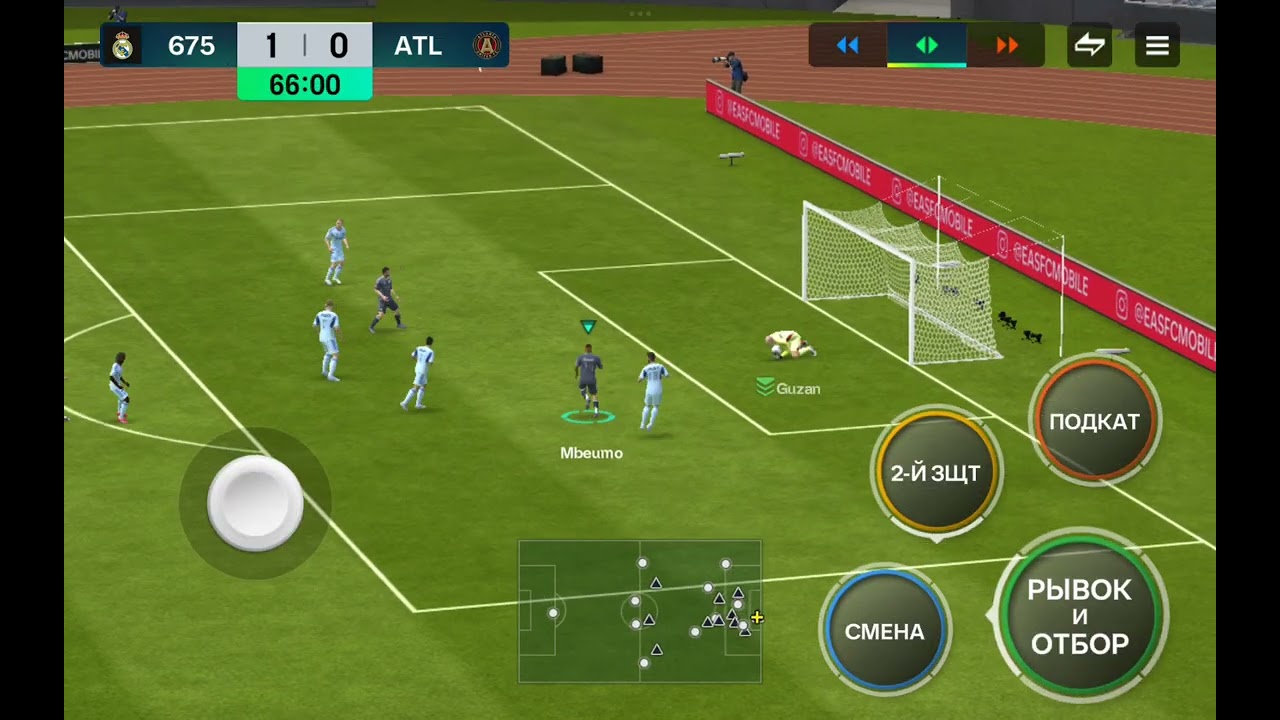Tap the pitch radar minimap
Image resolution: width=1280 pixels, height=720 pixels.
640,611
